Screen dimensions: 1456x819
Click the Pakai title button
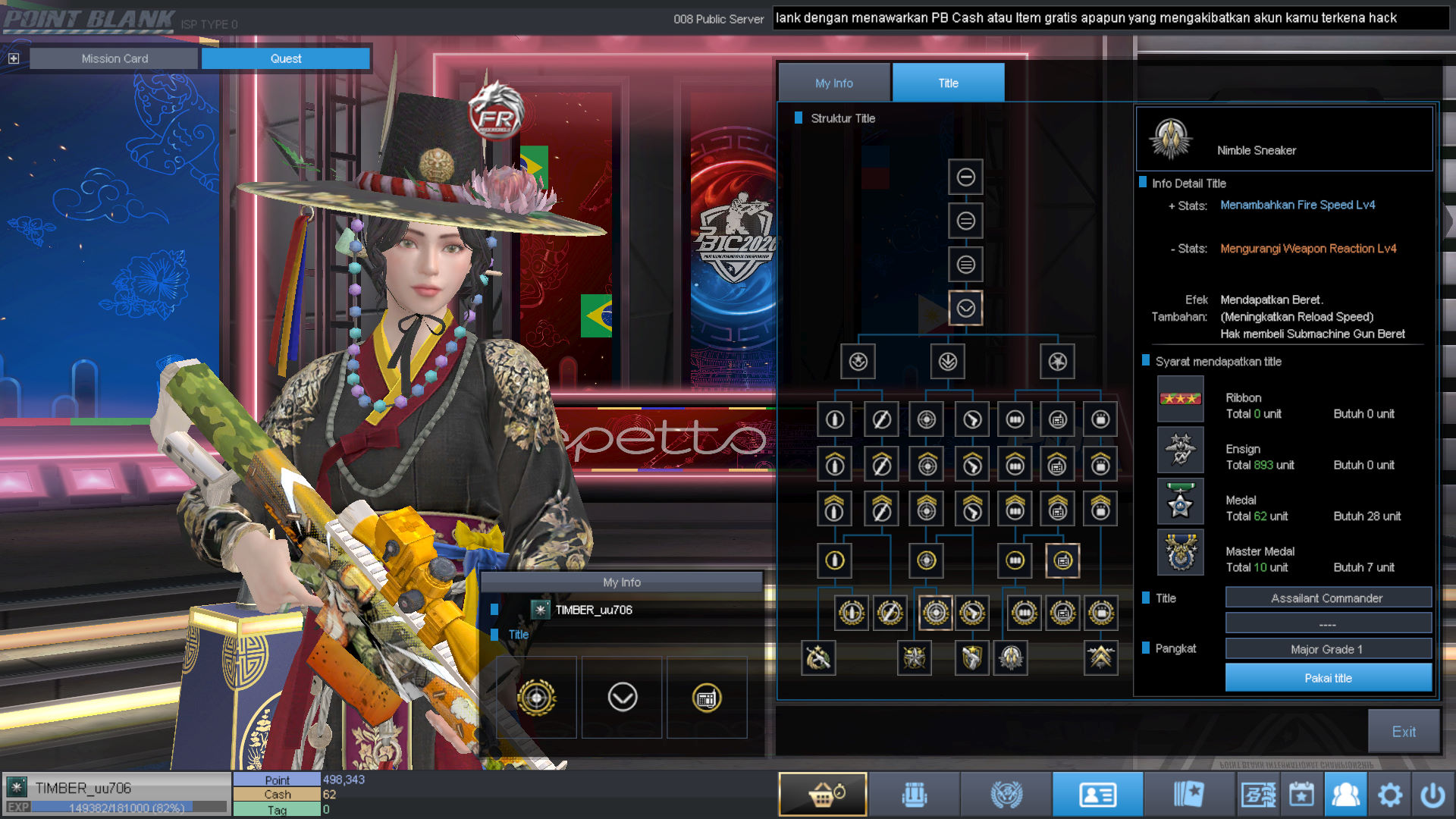point(1328,678)
